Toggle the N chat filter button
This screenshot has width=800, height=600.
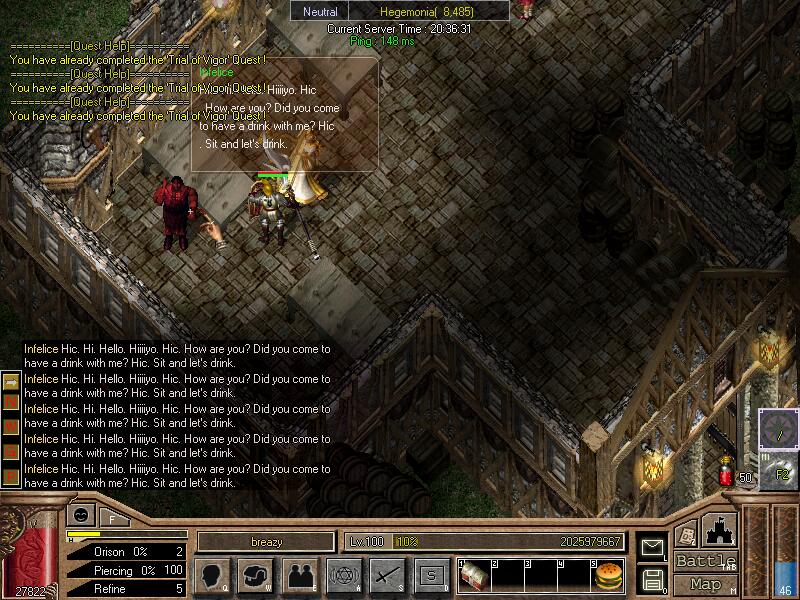click(x=11, y=401)
